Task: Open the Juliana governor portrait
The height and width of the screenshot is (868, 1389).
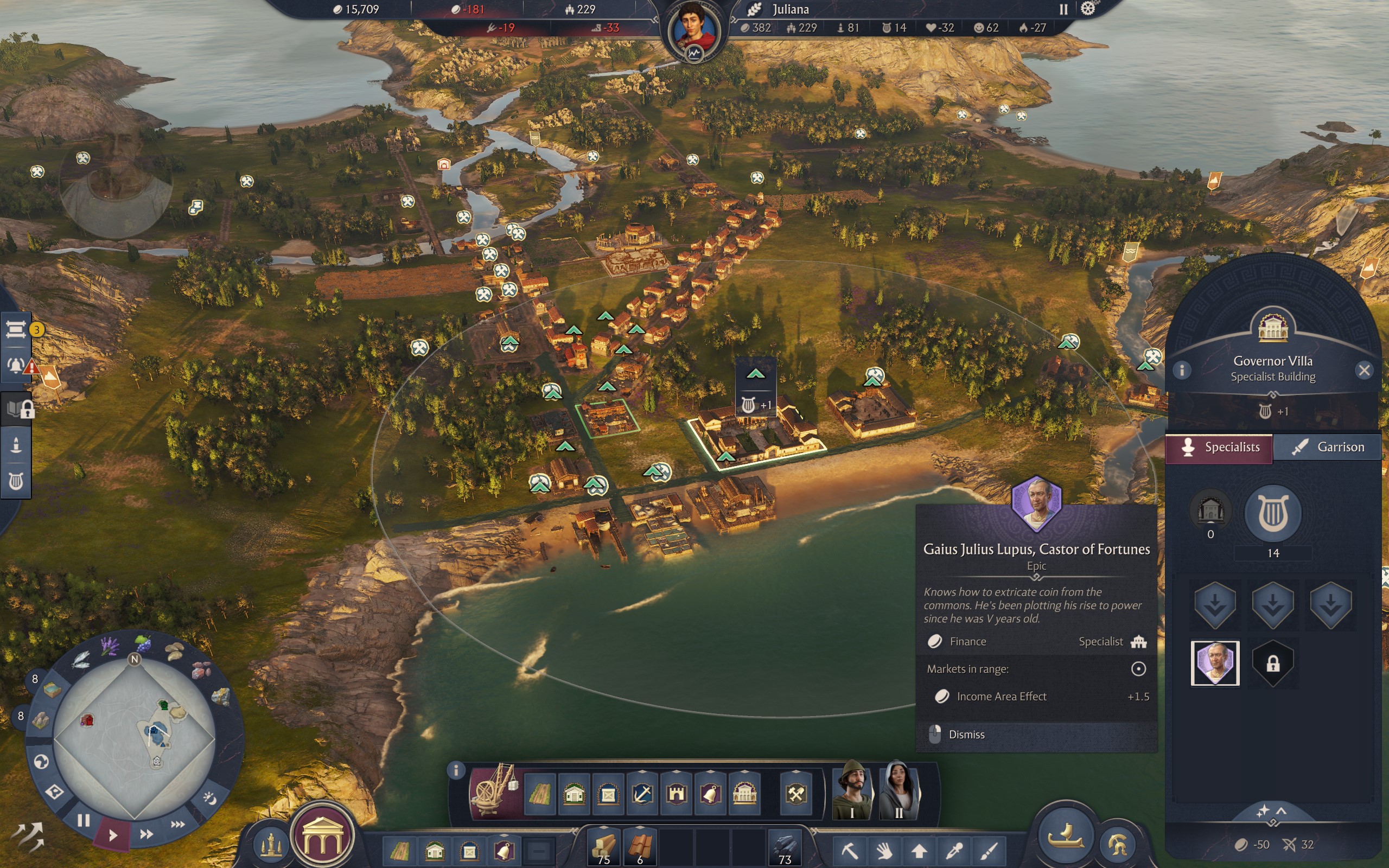Action: [694, 31]
